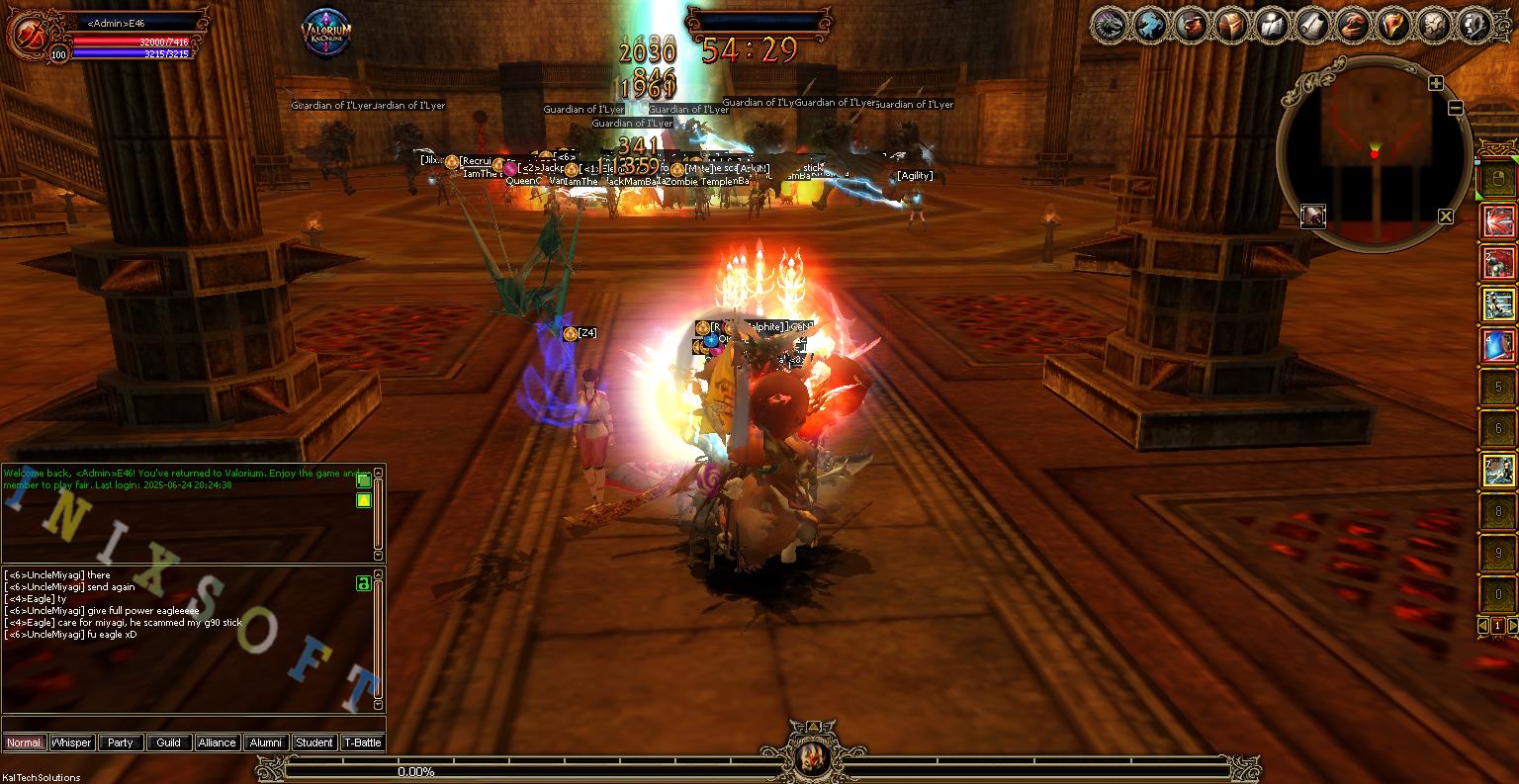Open the Whisper chat tab
This screenshot has width=1519, height=784.
coord(70,742)
